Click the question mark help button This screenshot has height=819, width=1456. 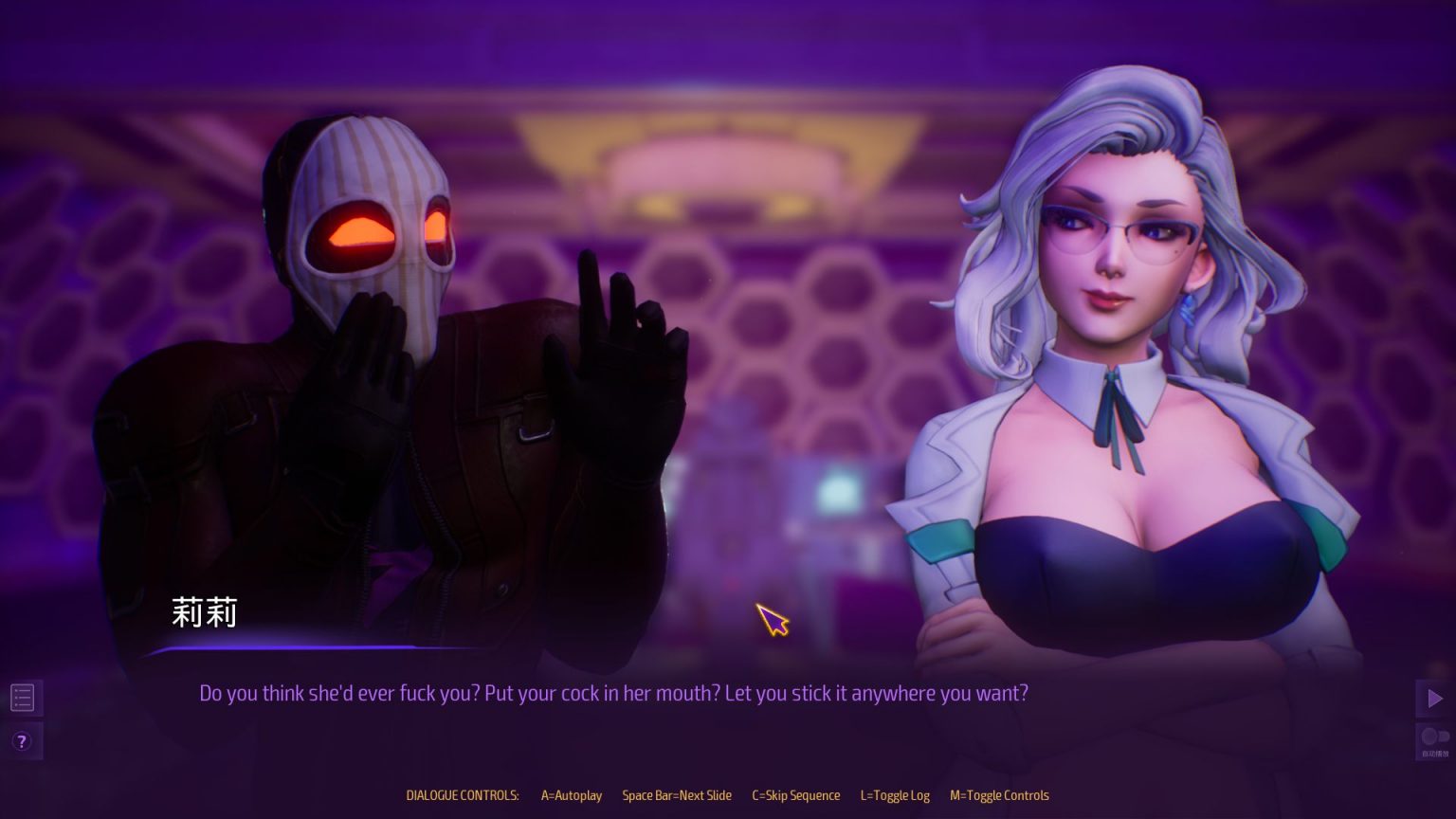(22, 741)
